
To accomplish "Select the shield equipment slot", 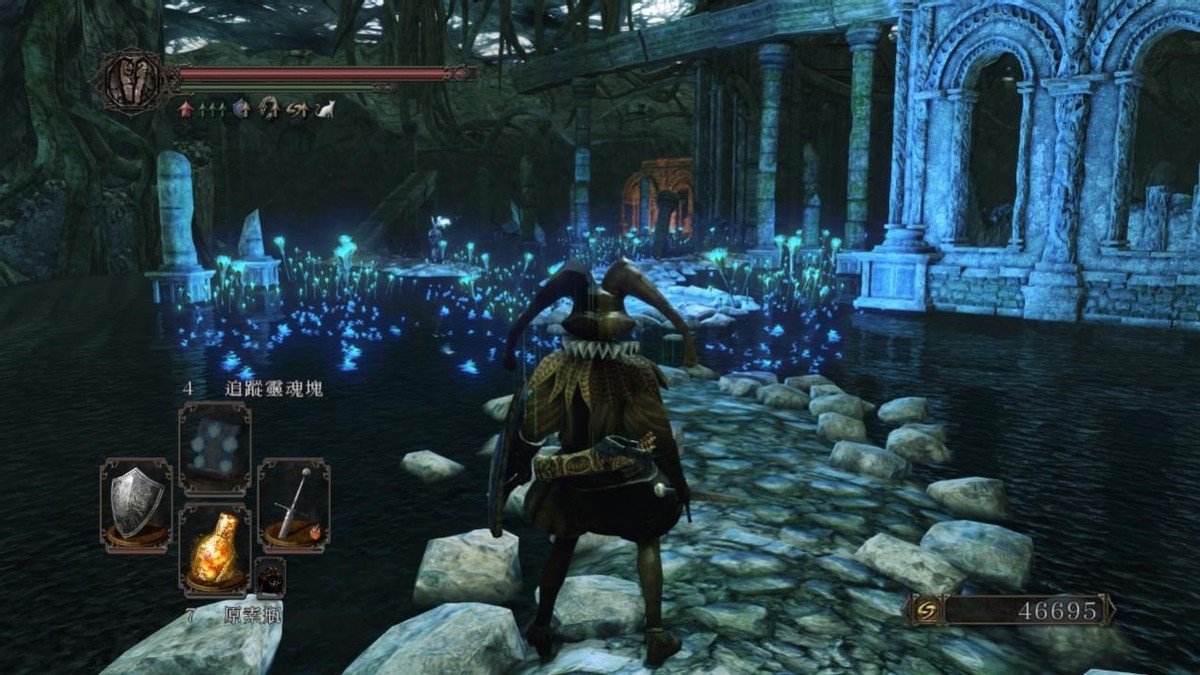I will point(136,504).
